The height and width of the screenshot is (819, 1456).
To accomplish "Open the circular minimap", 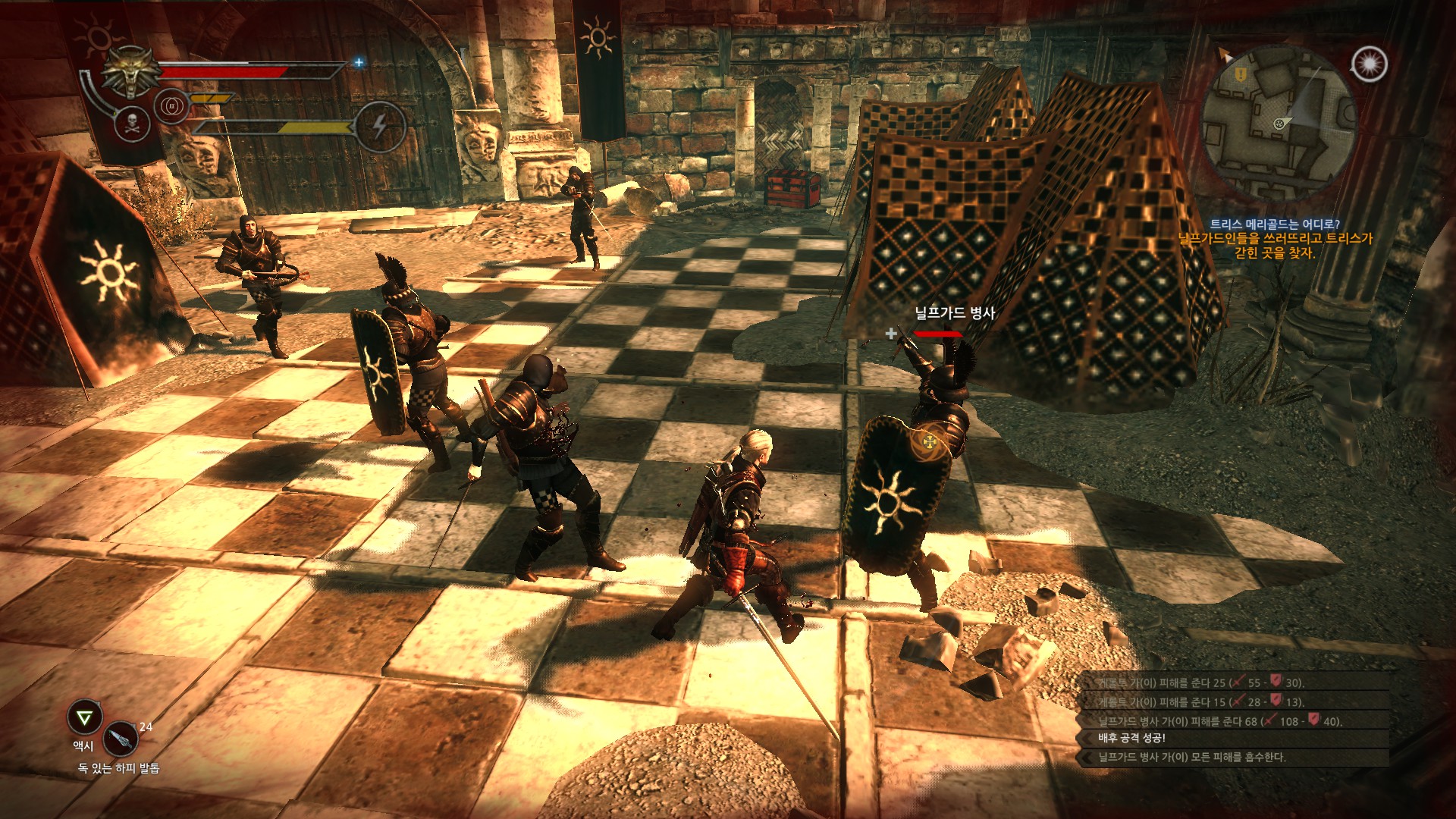I will click(1278, 121).
